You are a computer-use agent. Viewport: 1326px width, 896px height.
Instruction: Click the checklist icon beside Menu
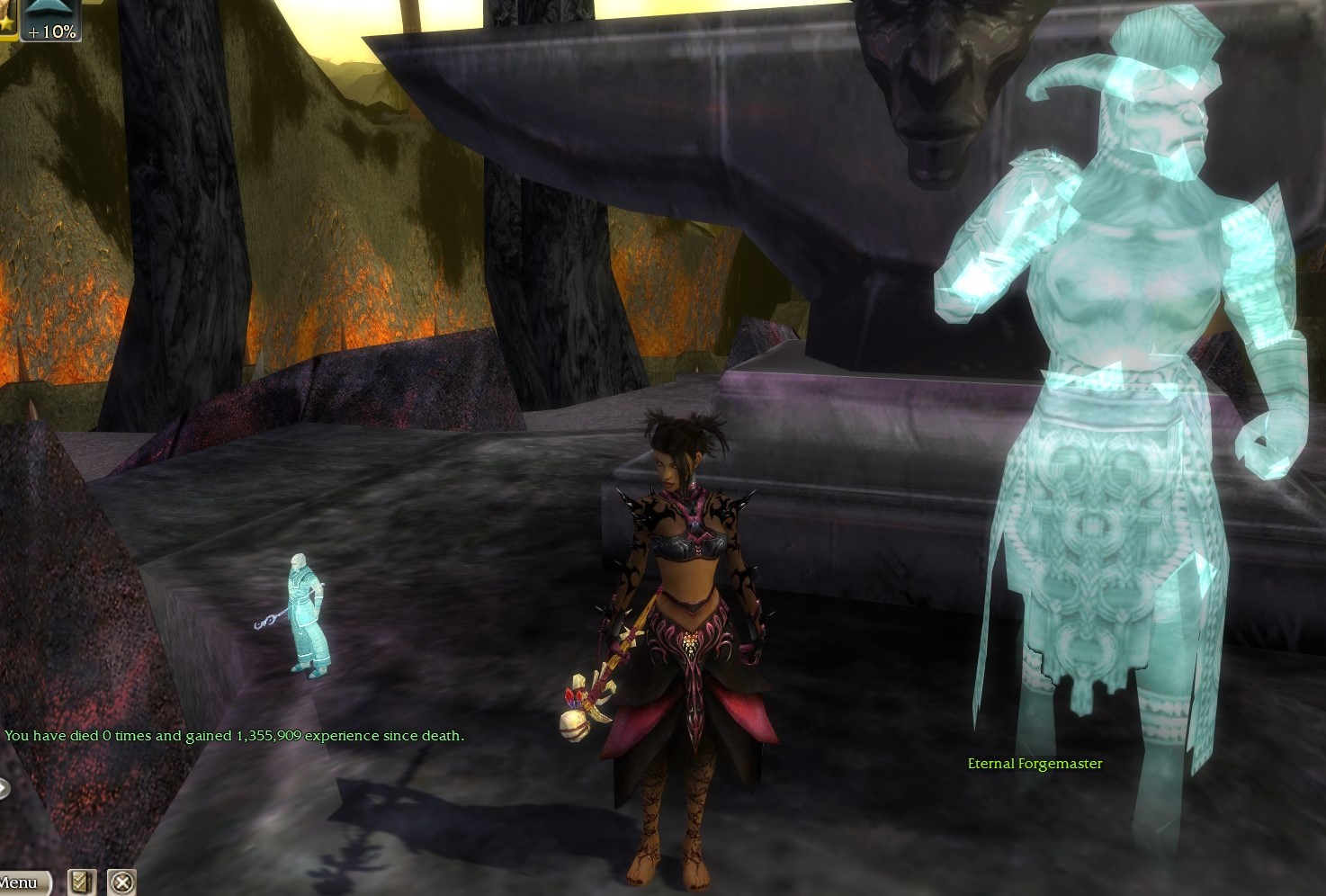tap(82, 882)
